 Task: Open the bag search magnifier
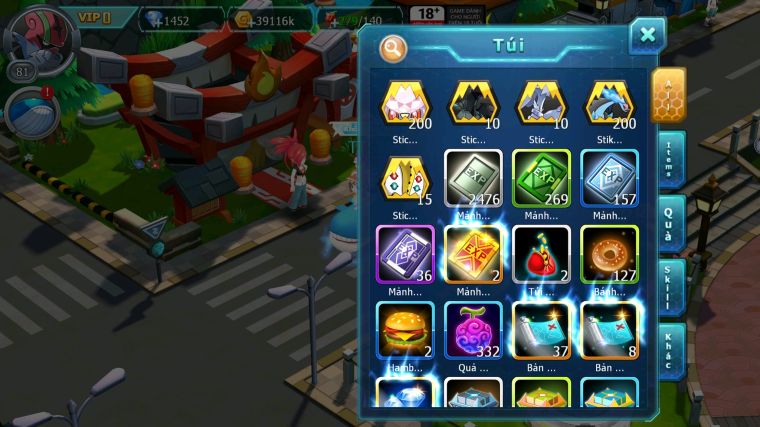coord(394,47)
